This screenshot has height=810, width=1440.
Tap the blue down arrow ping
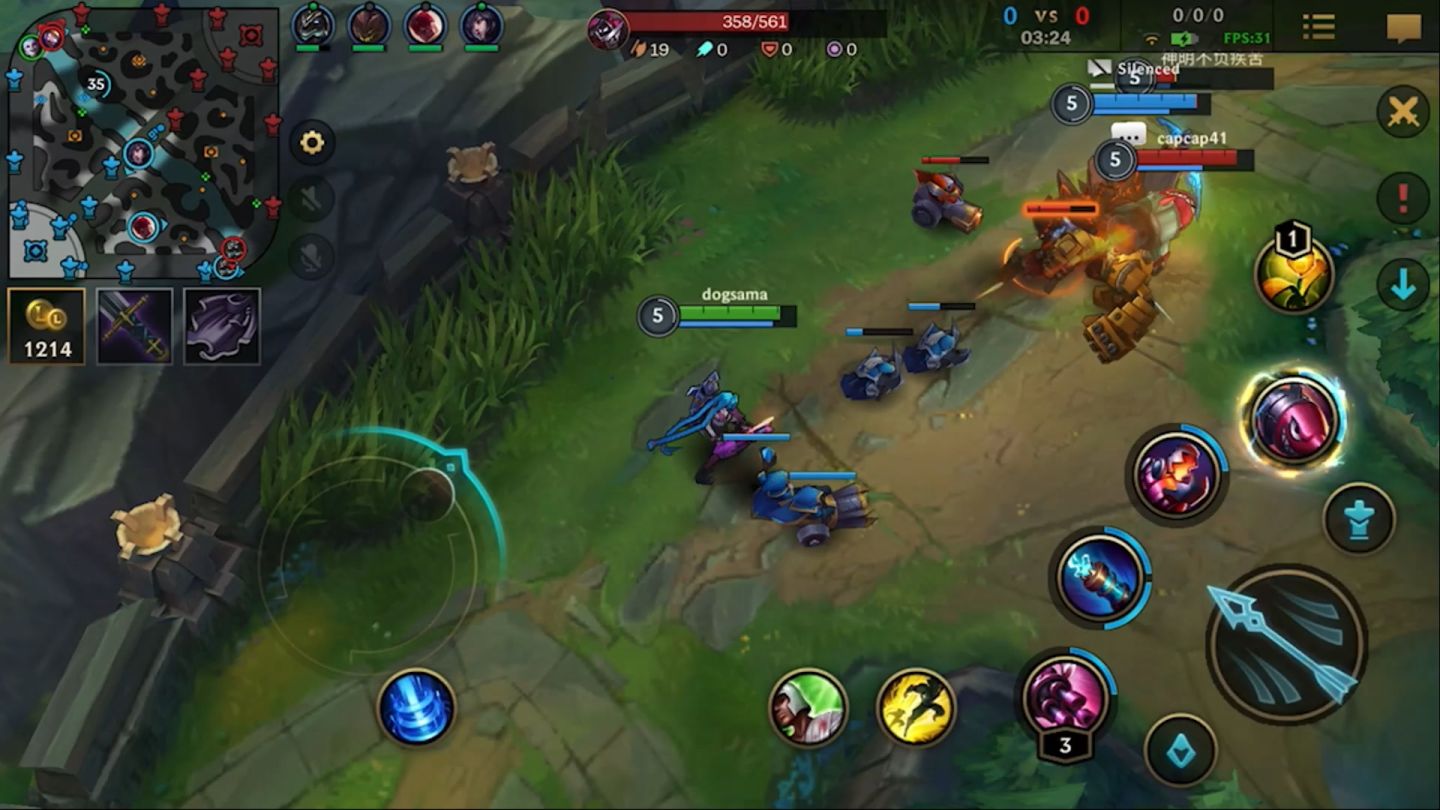[x=1402, y=285]
